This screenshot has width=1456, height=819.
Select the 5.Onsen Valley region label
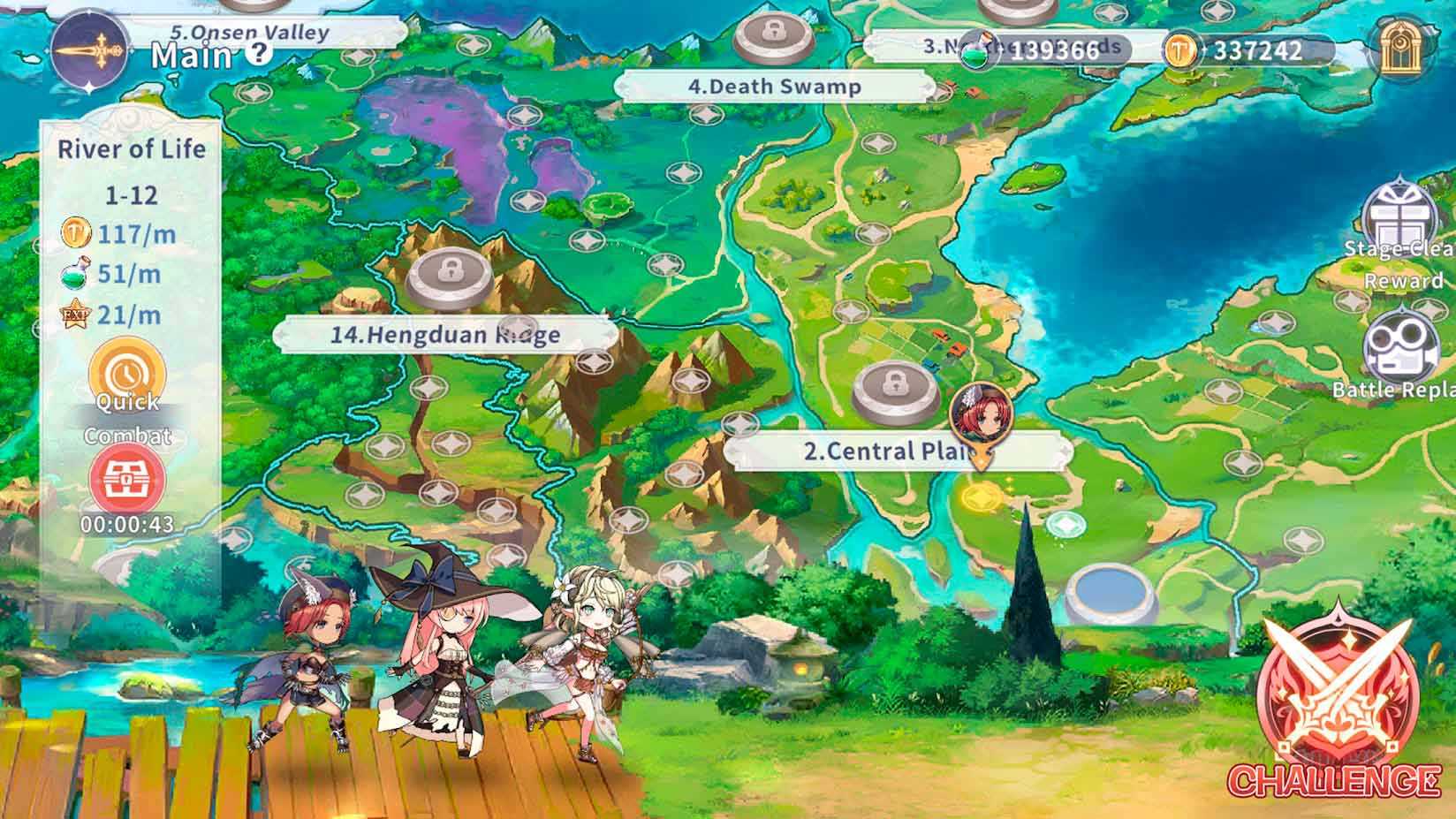(x=249, y=33)
